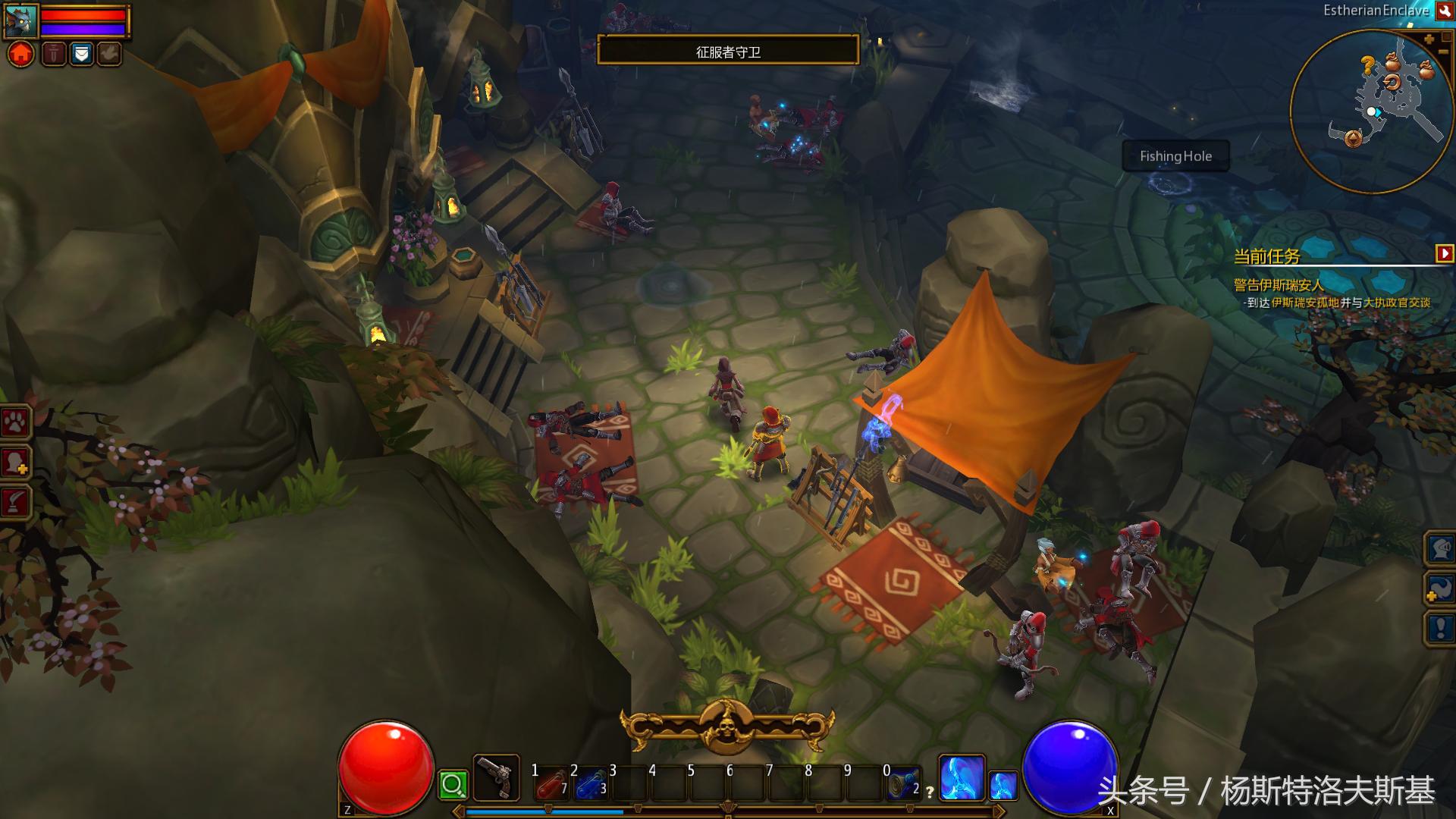Click the exclamation mark quest icon
Viewport: 1456px width, 819px height.
[x=1441, y=628]
